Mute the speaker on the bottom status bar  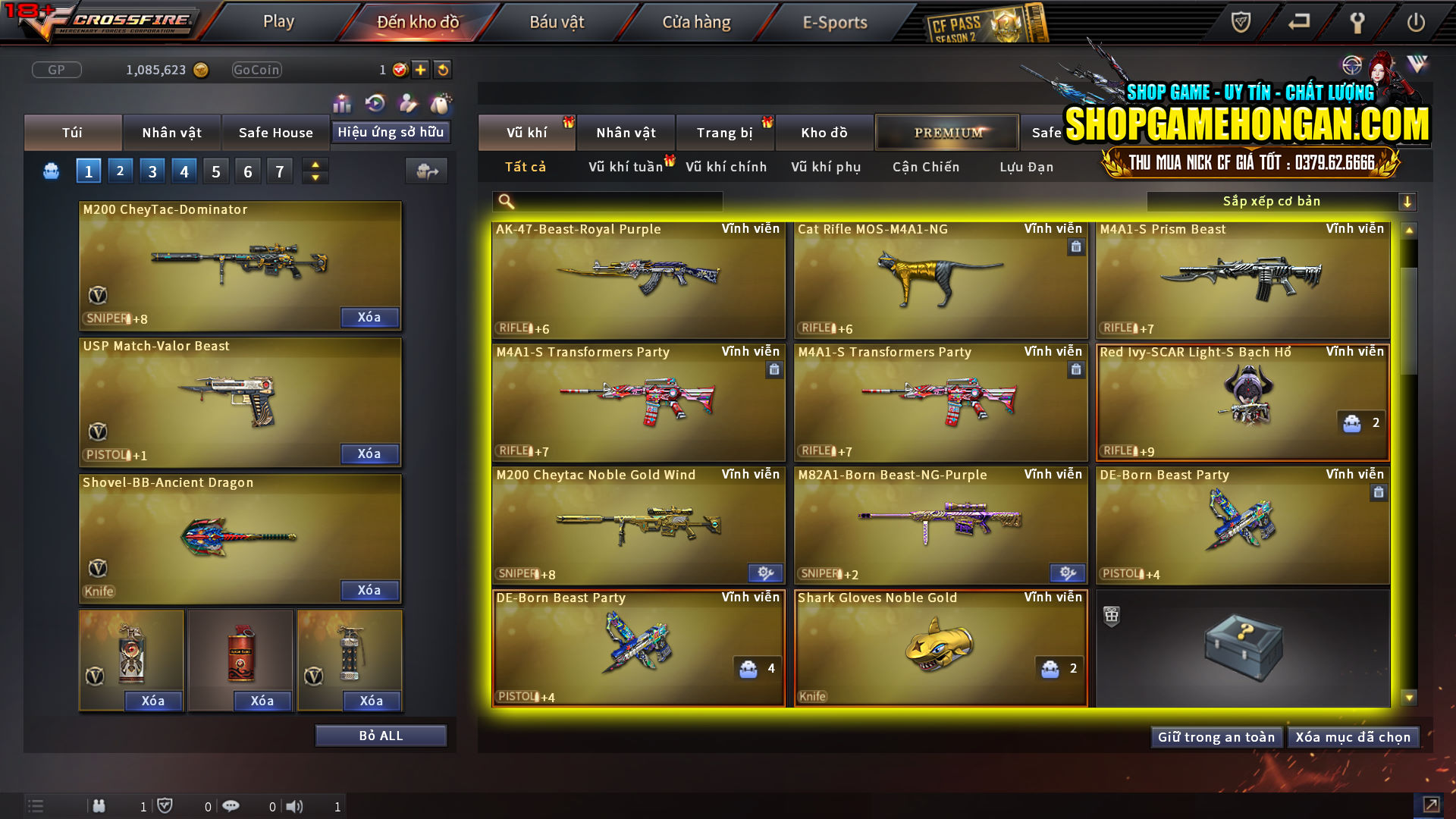pyautogui.click(x=296, y=806)
